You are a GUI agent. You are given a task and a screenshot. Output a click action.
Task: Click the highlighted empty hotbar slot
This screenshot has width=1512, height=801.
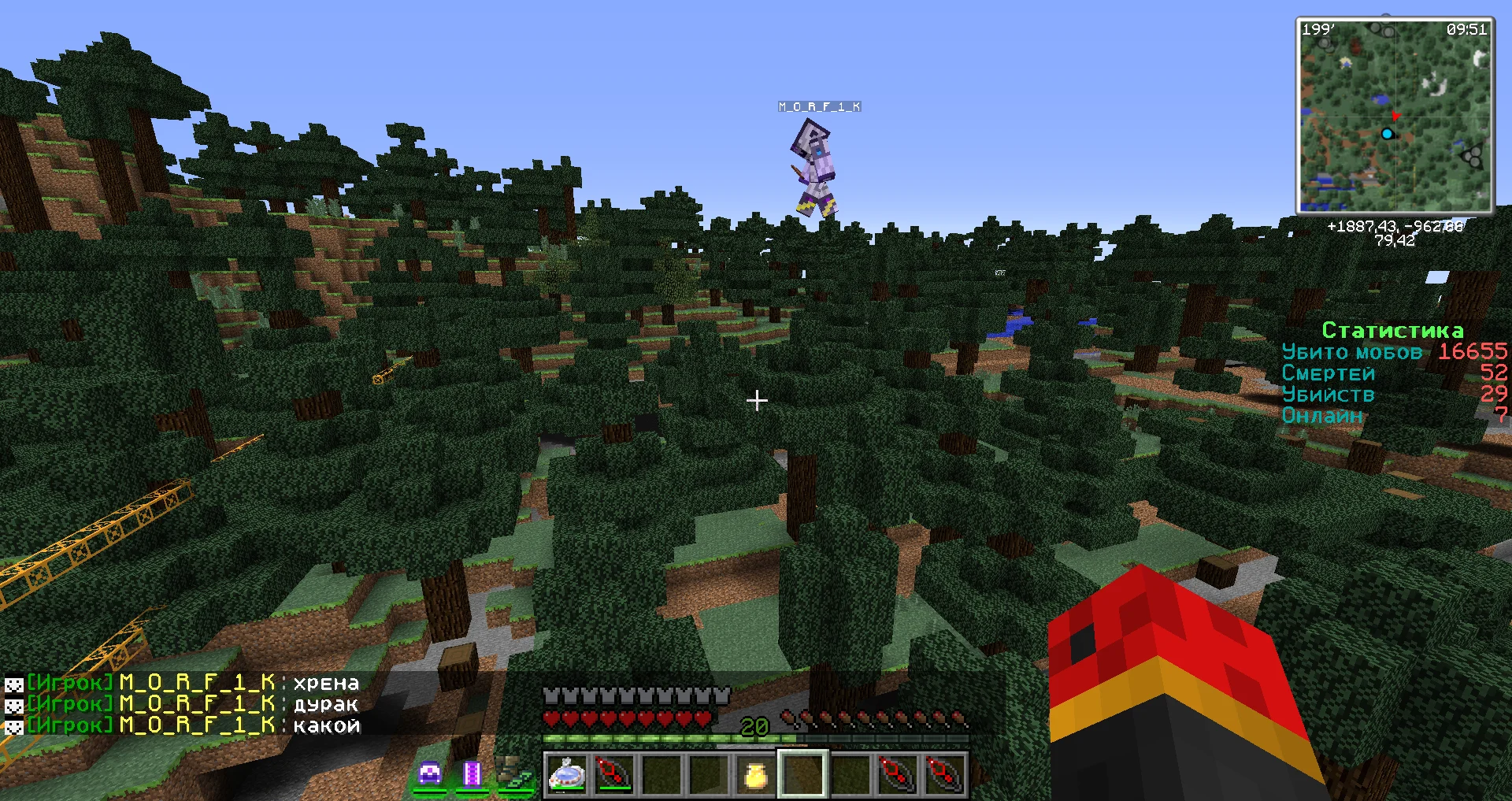click(x=802, y=773)
